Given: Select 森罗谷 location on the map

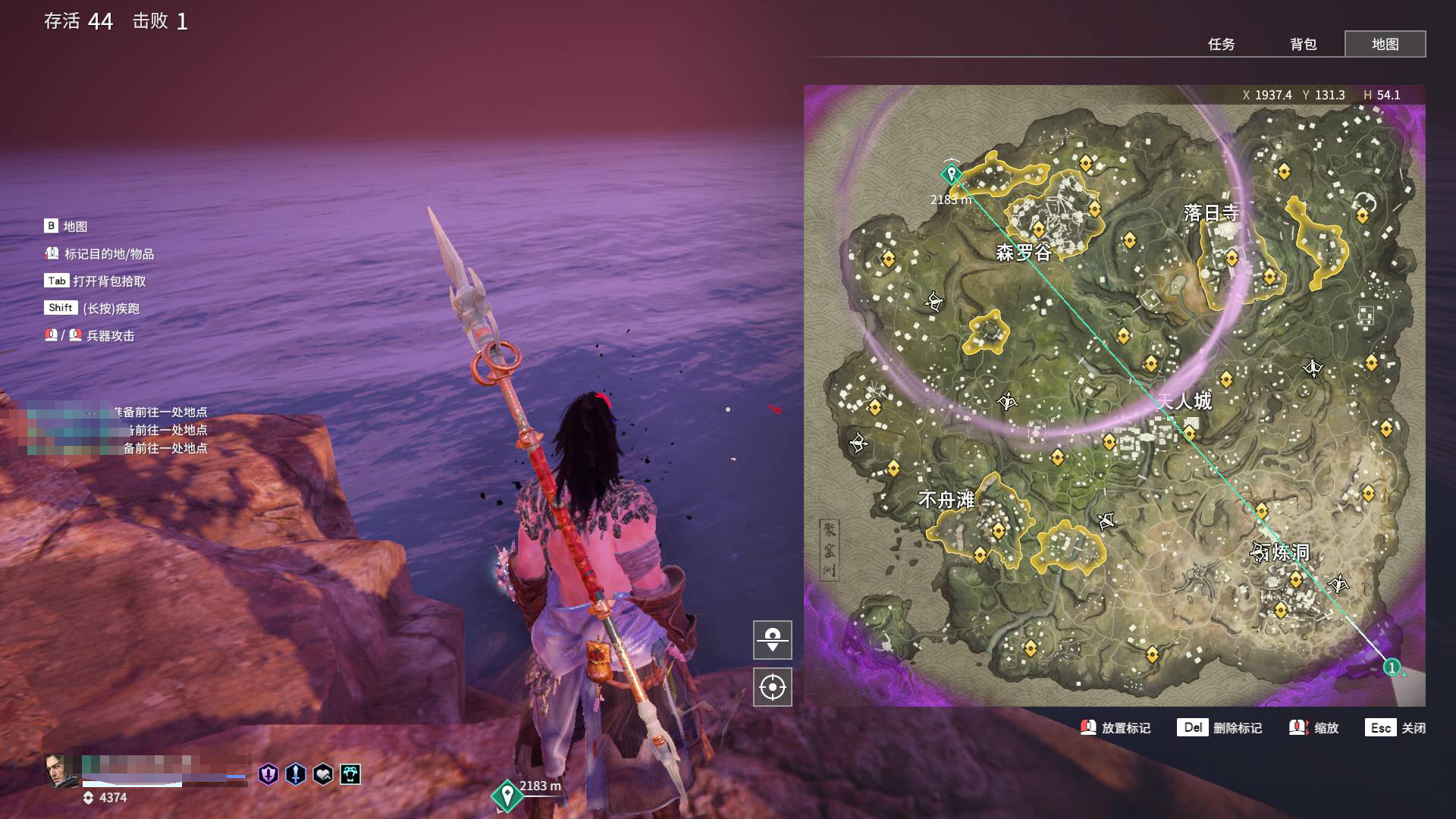Looking at the screenshot, I should tap(1023, 253).
